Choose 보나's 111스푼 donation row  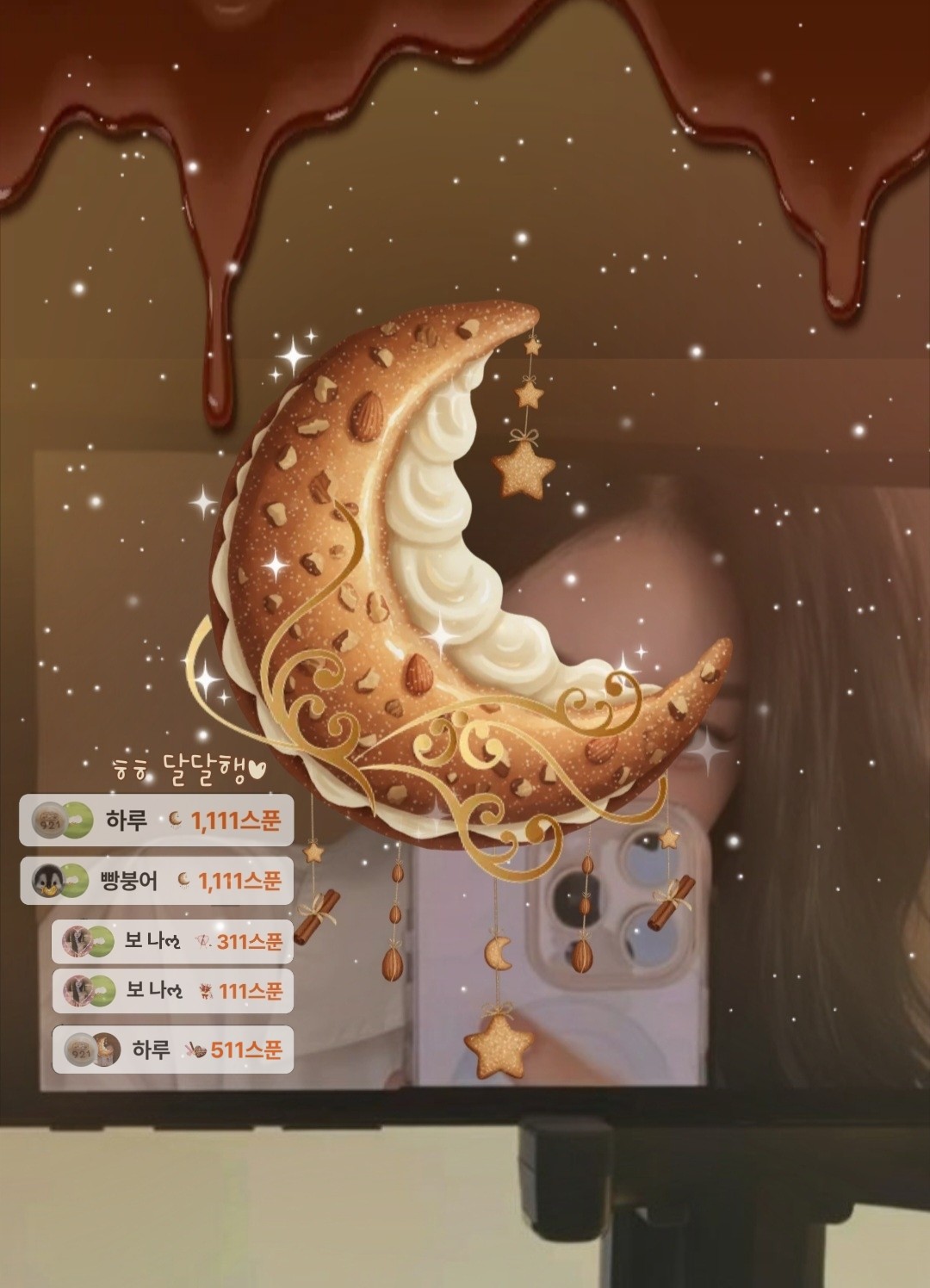[172, 990]
